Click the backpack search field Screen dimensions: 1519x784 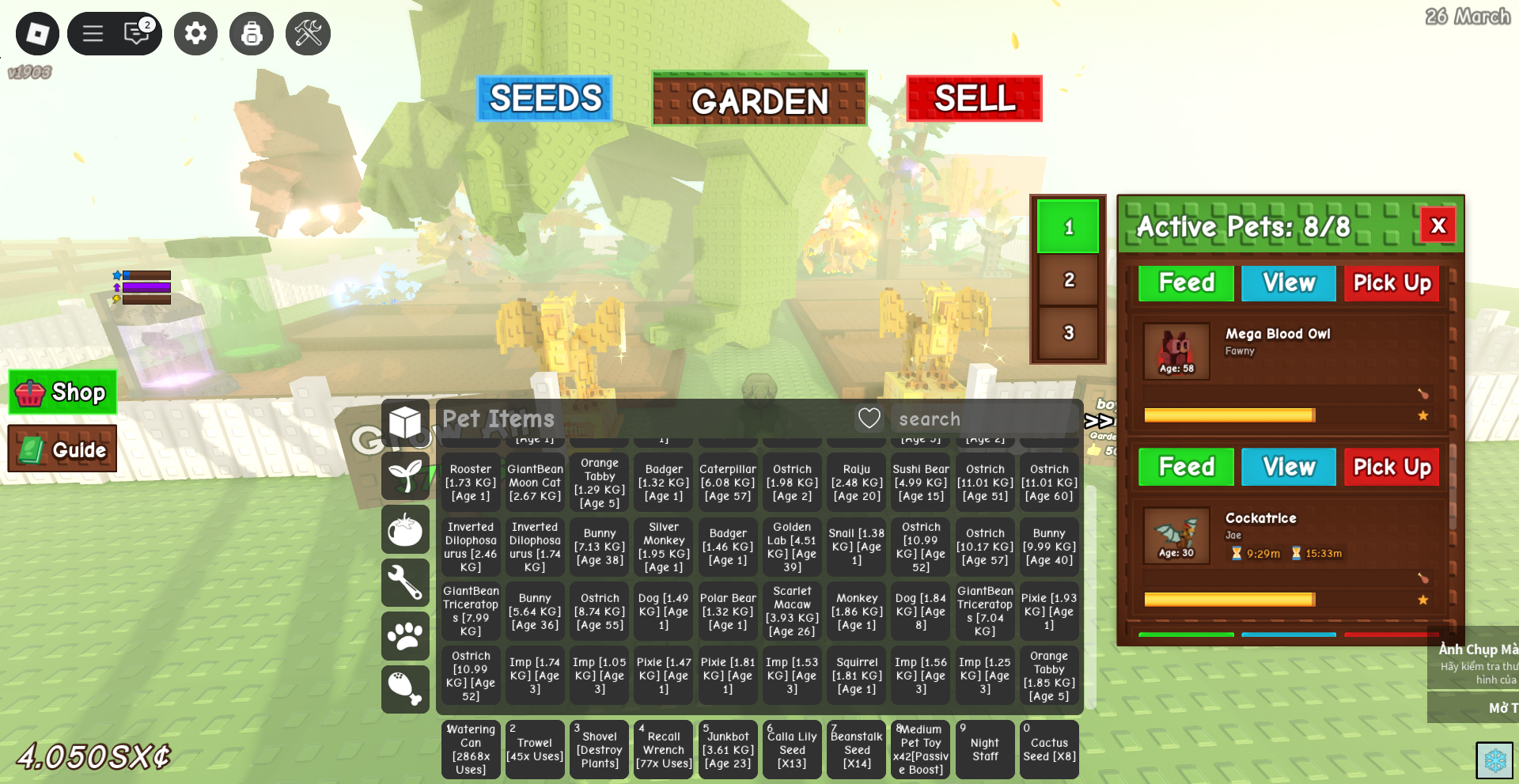click(981, 419)
